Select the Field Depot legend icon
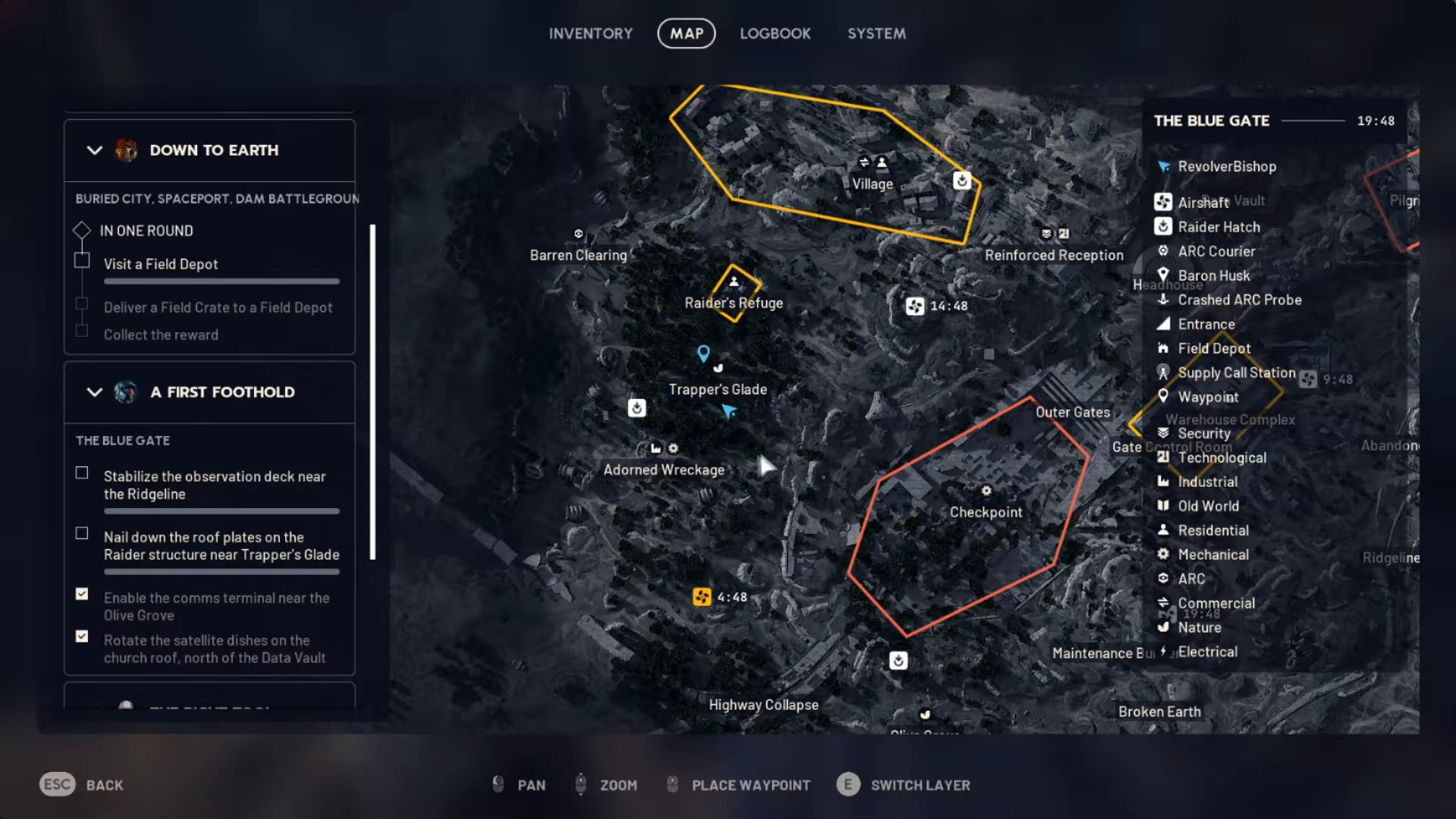The width and height of the screenshot is (1456, 819). (x=1163, y=348)
